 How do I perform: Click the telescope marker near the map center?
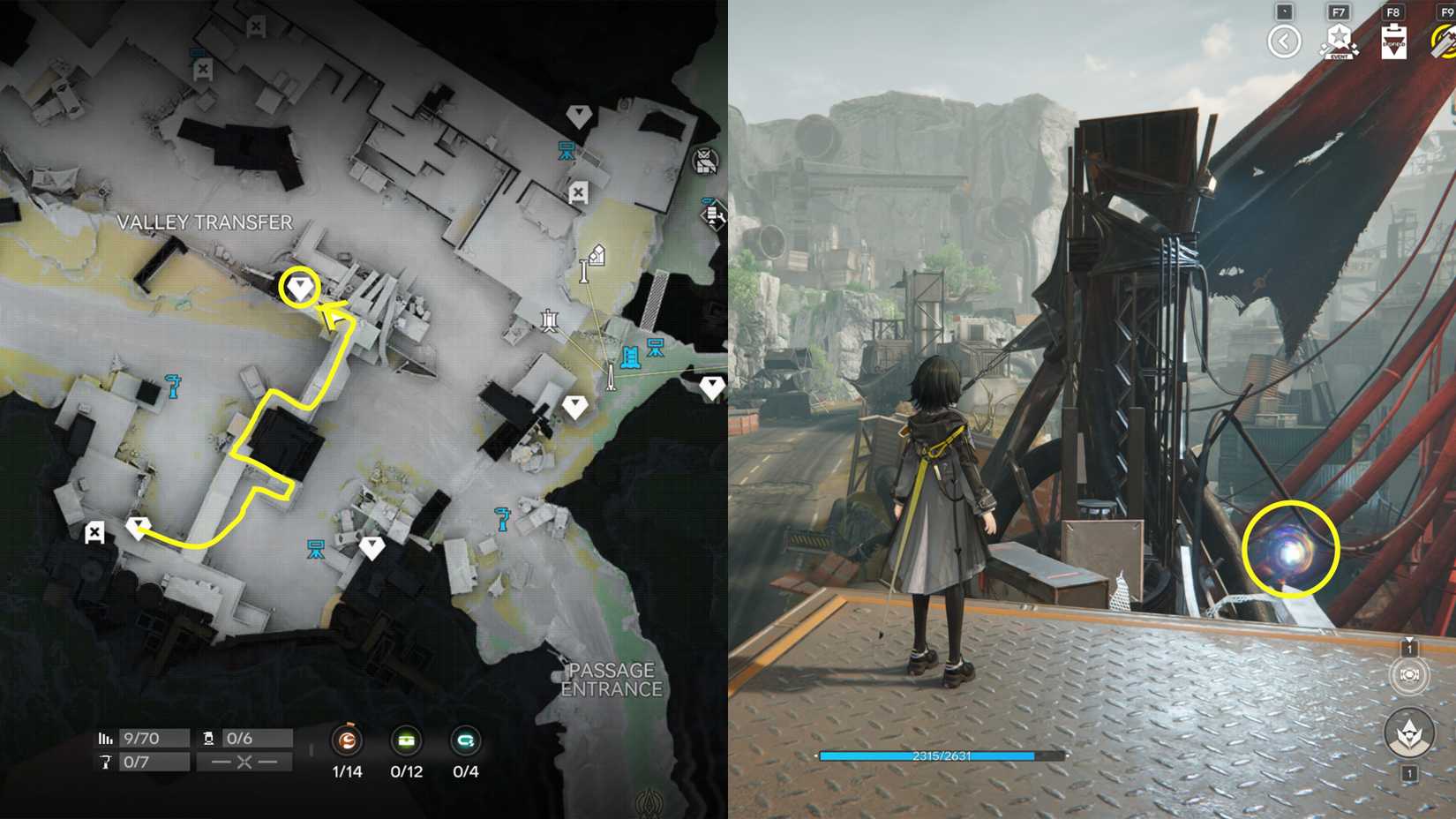(594, 259)
